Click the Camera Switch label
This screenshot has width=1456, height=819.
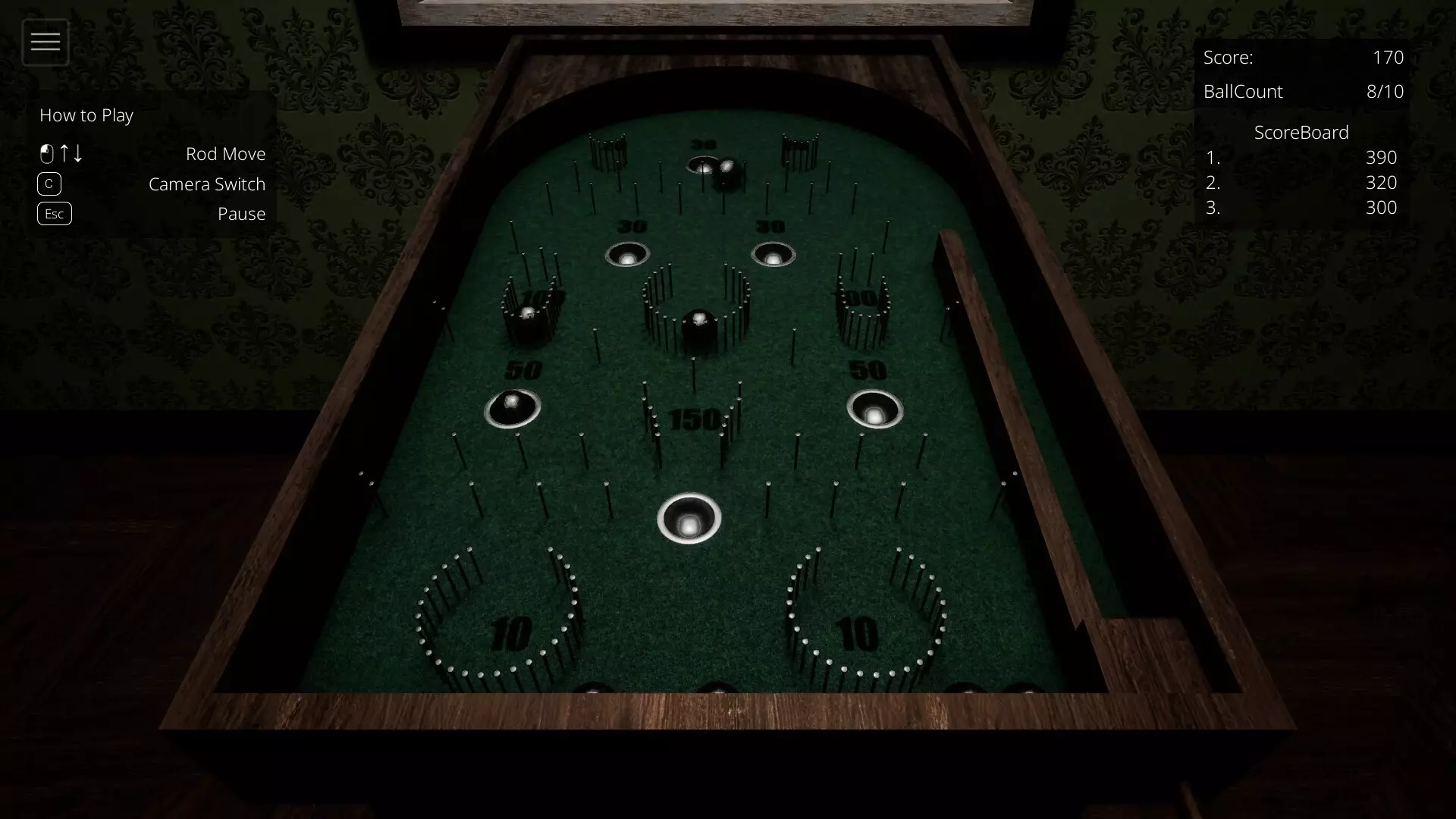click(x=207, y=184)
